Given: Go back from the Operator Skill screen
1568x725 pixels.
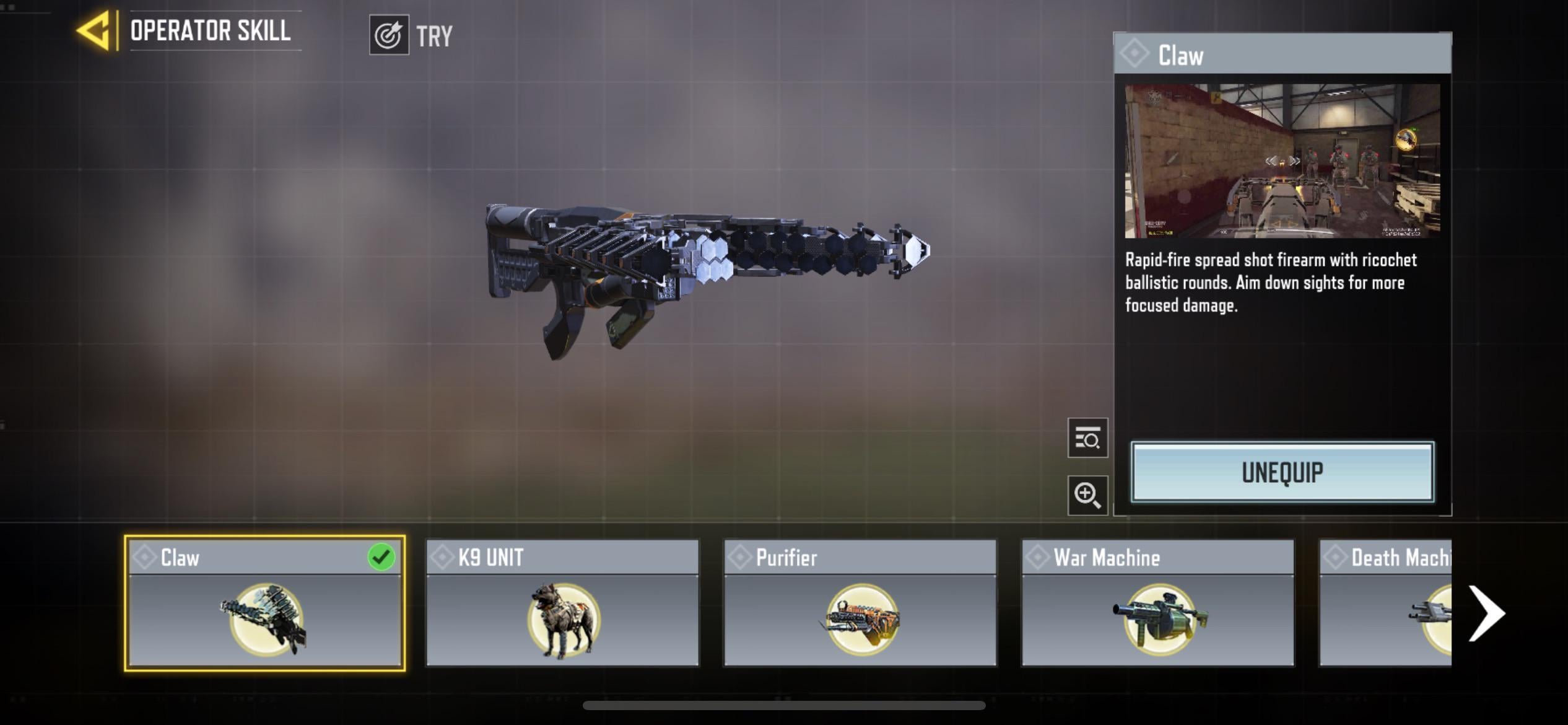Looking at the screenshot, I should pyautogui.click(x=95, y=30).
